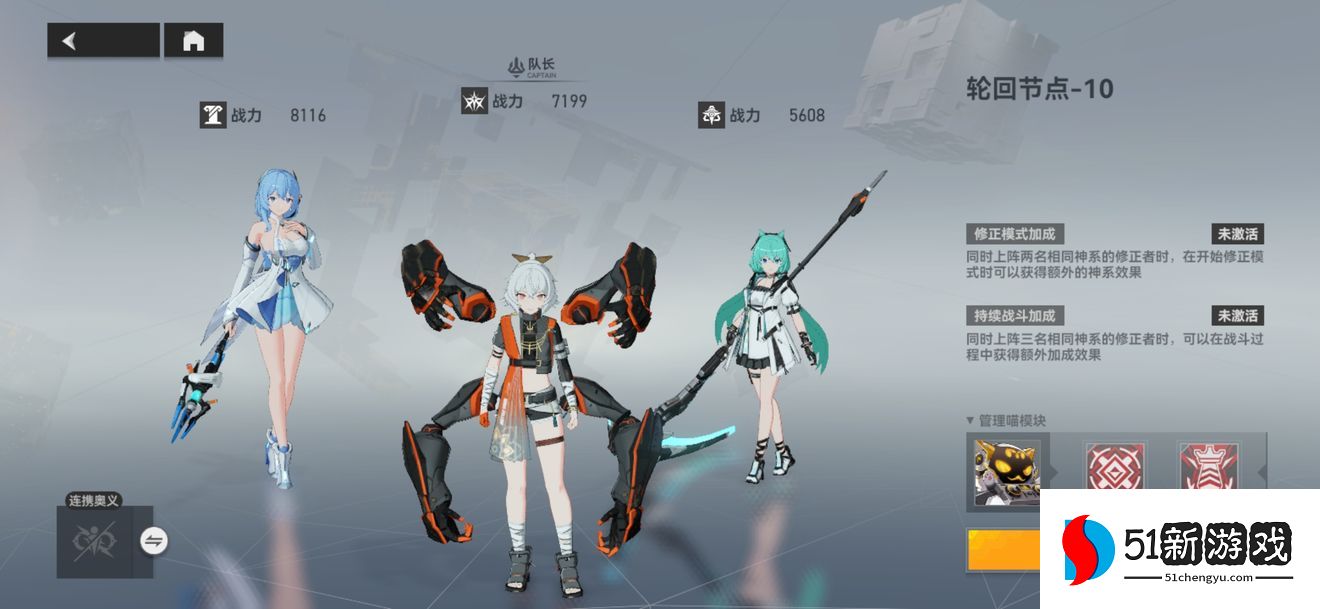This screenshot has width=1320, height=609.
Task: Go back using the arrow button
Action: coord(102,40)
